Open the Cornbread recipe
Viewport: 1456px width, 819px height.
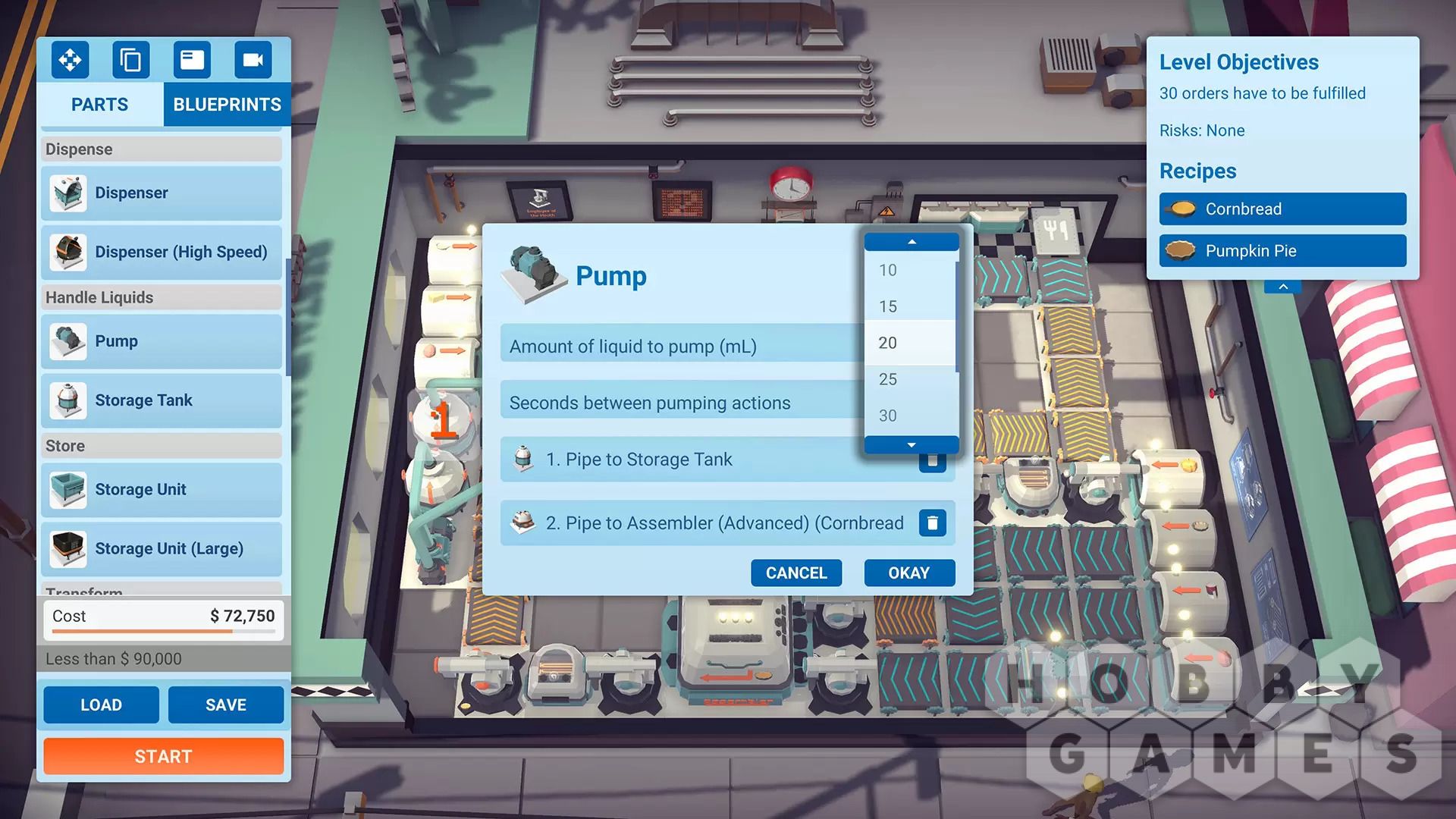(x=1282, y=209)
